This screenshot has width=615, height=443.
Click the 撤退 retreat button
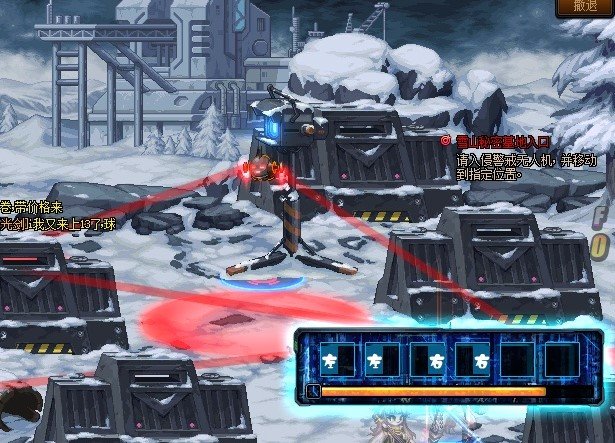pyautogui.click(x=585, y=7)
